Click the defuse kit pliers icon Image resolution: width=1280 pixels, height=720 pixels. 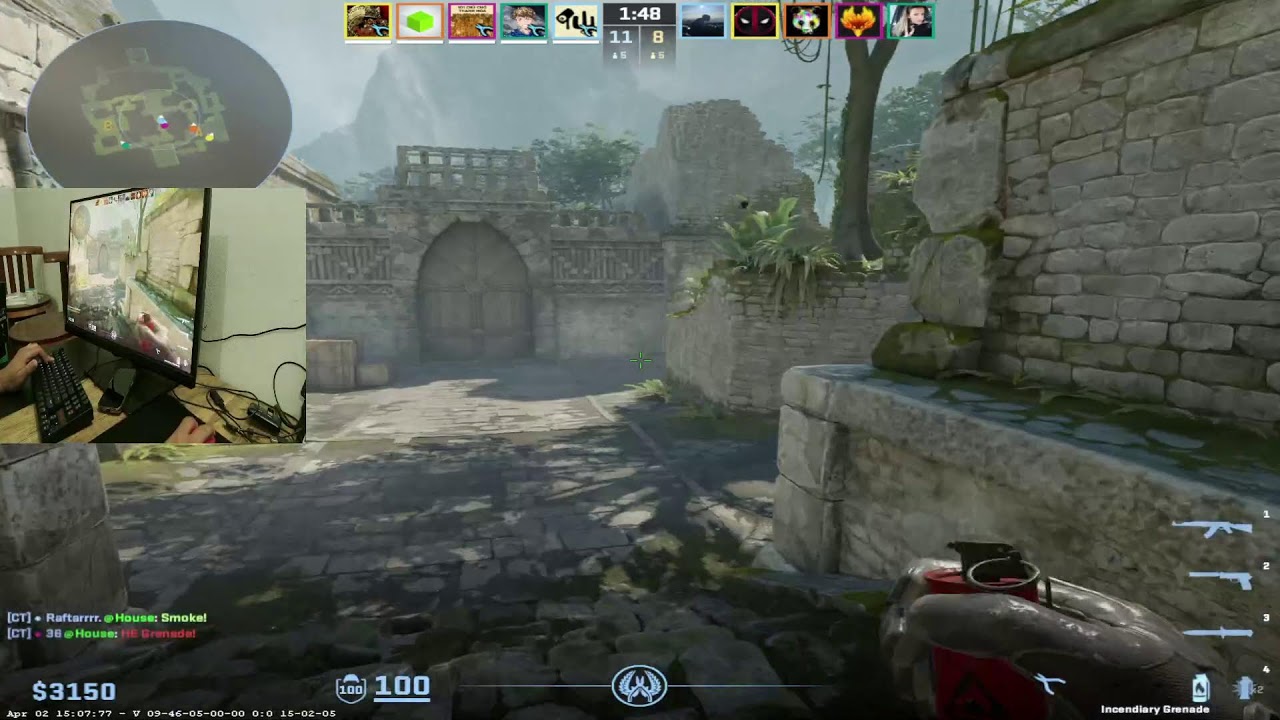pyautogui.click(x=1048, y=684)
